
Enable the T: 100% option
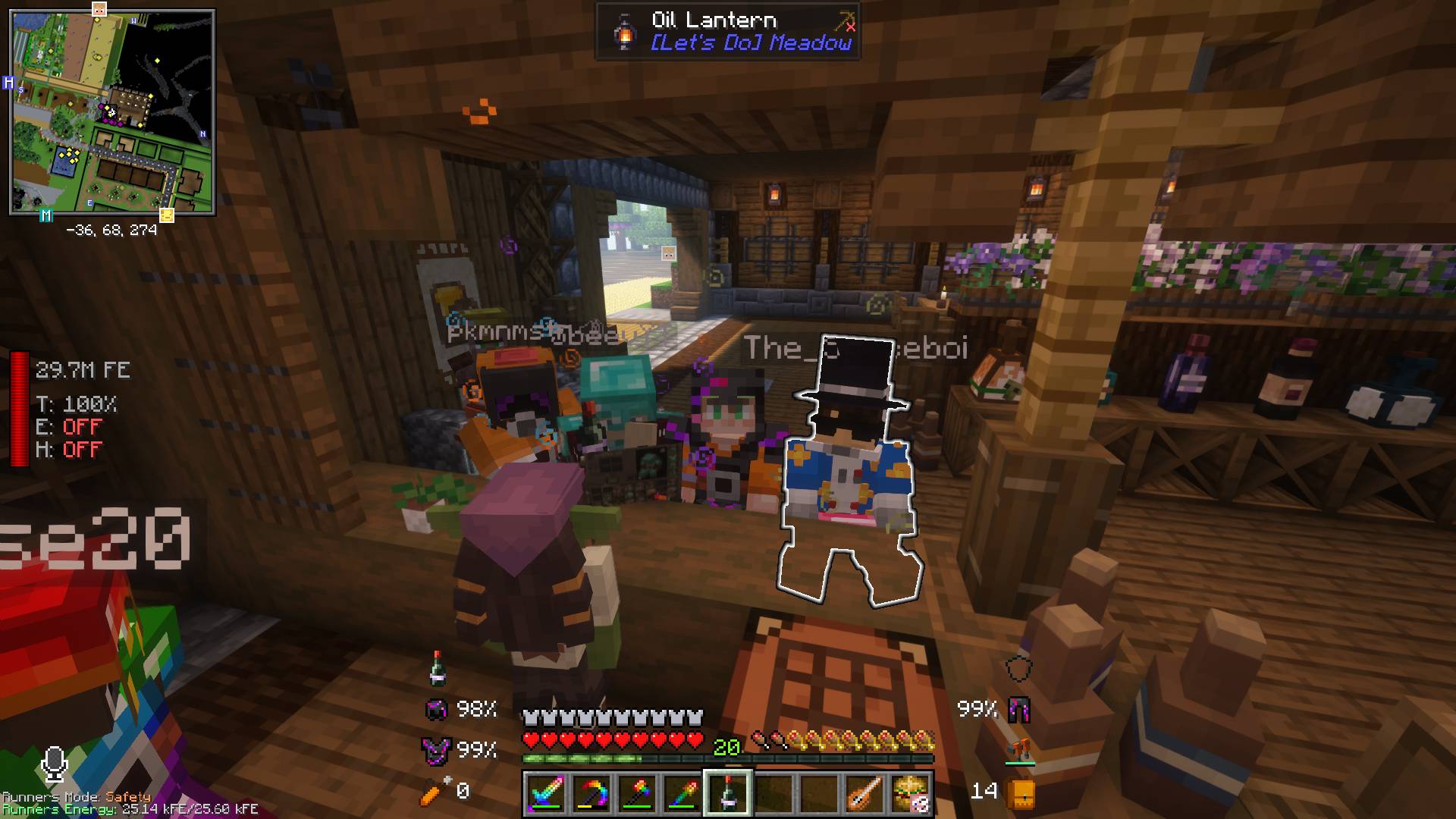(x=76, y=405)
